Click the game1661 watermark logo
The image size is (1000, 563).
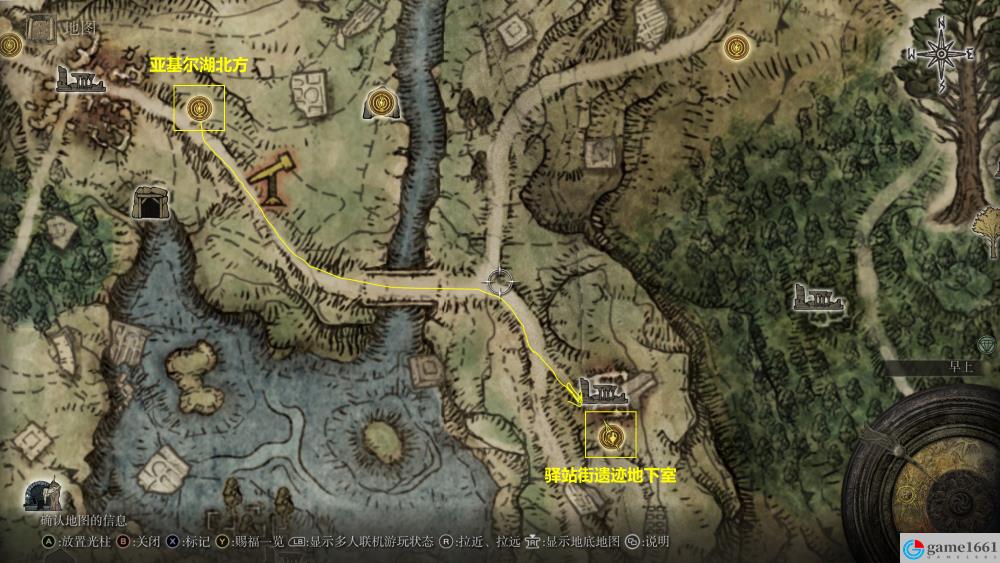(946, 547)
